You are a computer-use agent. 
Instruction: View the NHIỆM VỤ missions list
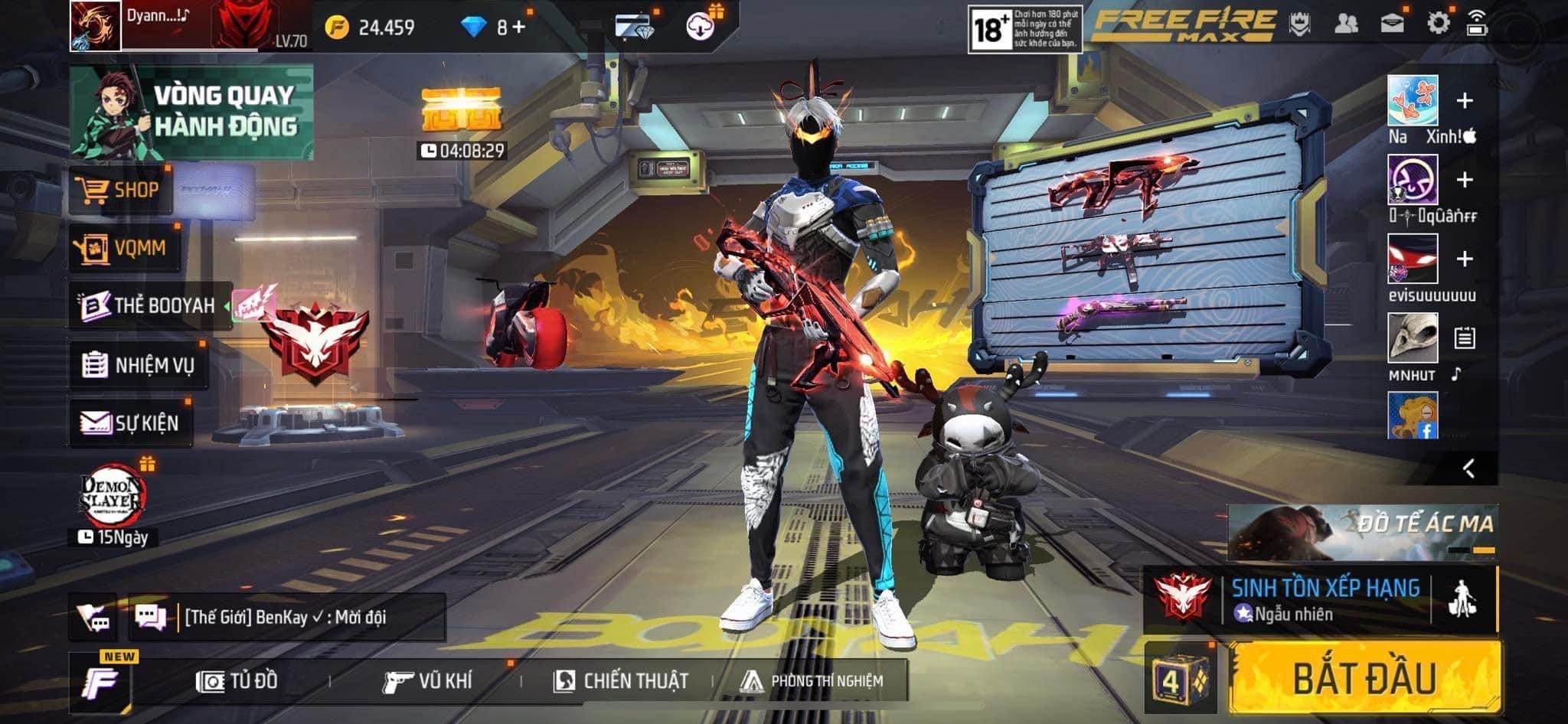click(139, 365)
